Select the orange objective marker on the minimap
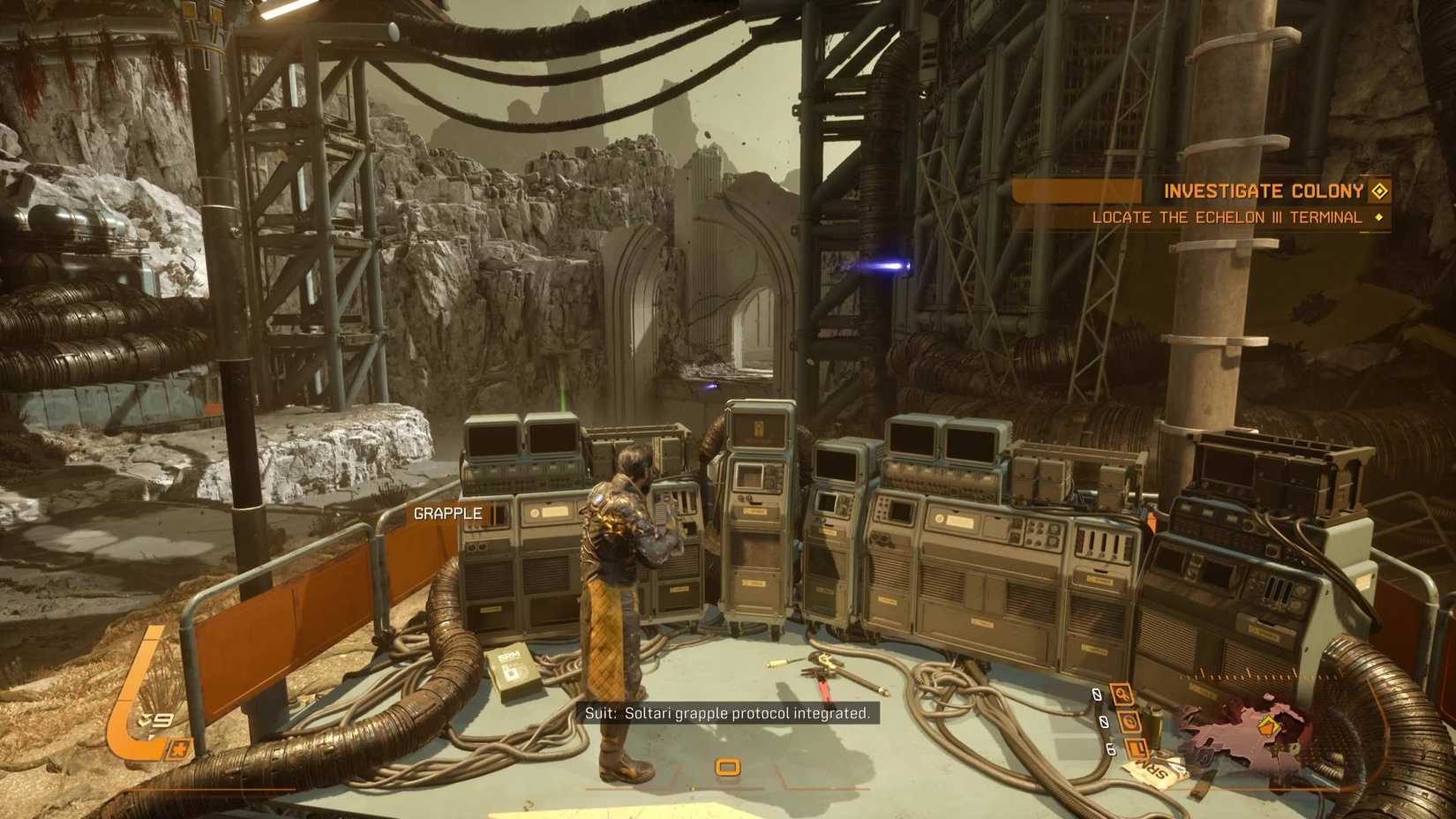 point(1266,728)
